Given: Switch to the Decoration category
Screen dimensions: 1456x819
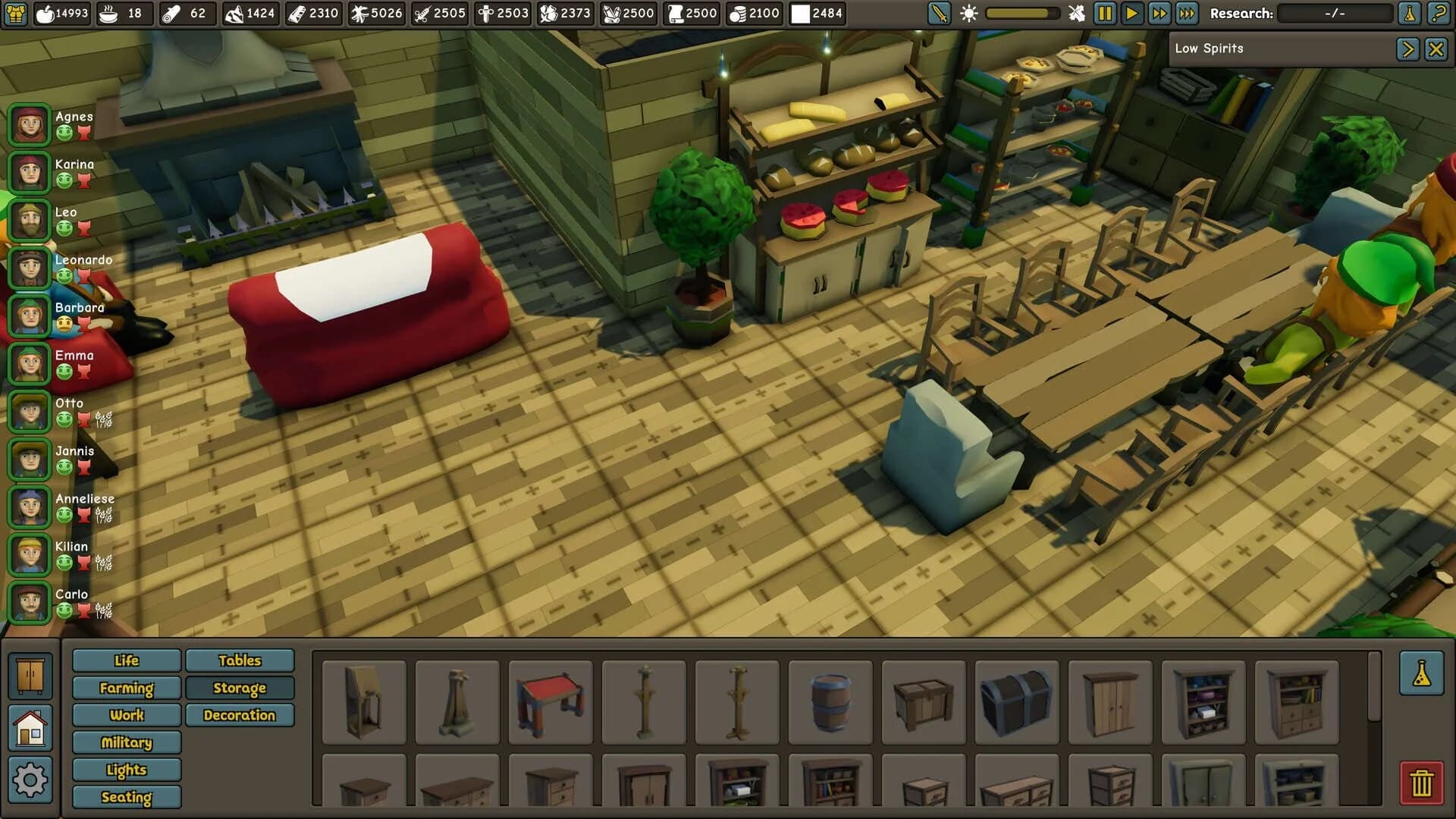Looking at the screenshot, I should (240, 715).
